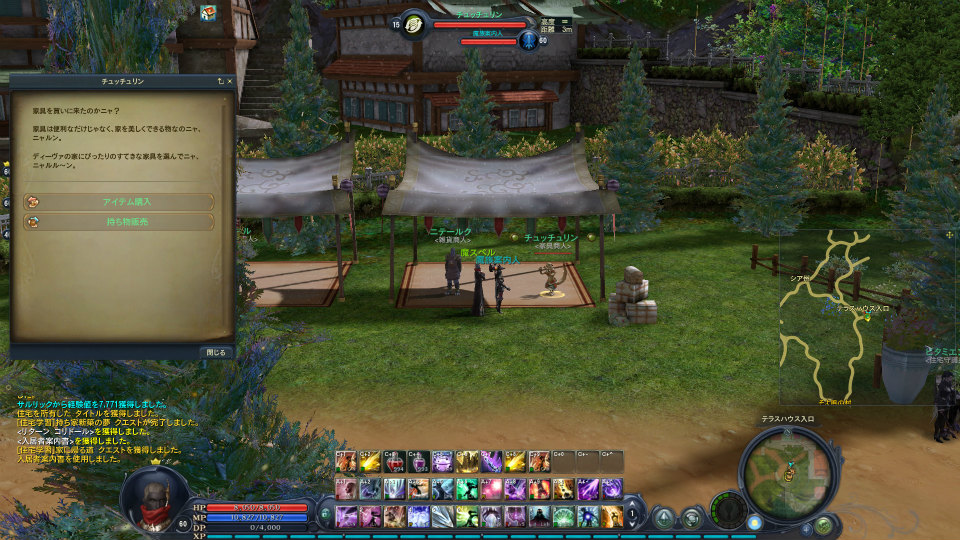Click the green round button below minimap
This screenshot has width=960, height=540.
(822, 524)
